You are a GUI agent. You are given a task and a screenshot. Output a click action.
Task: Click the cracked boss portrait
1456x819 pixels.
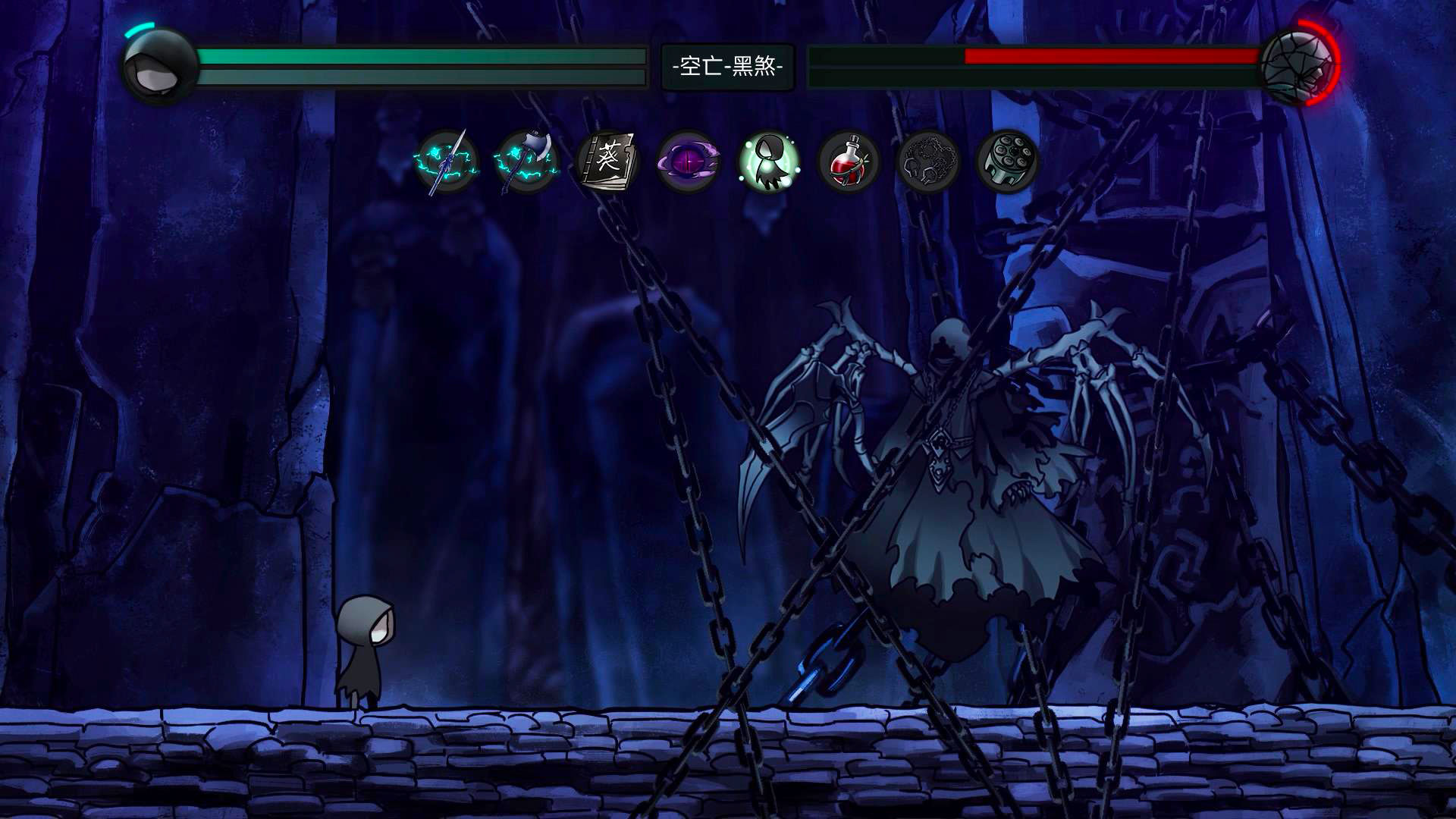[1297, 65]
